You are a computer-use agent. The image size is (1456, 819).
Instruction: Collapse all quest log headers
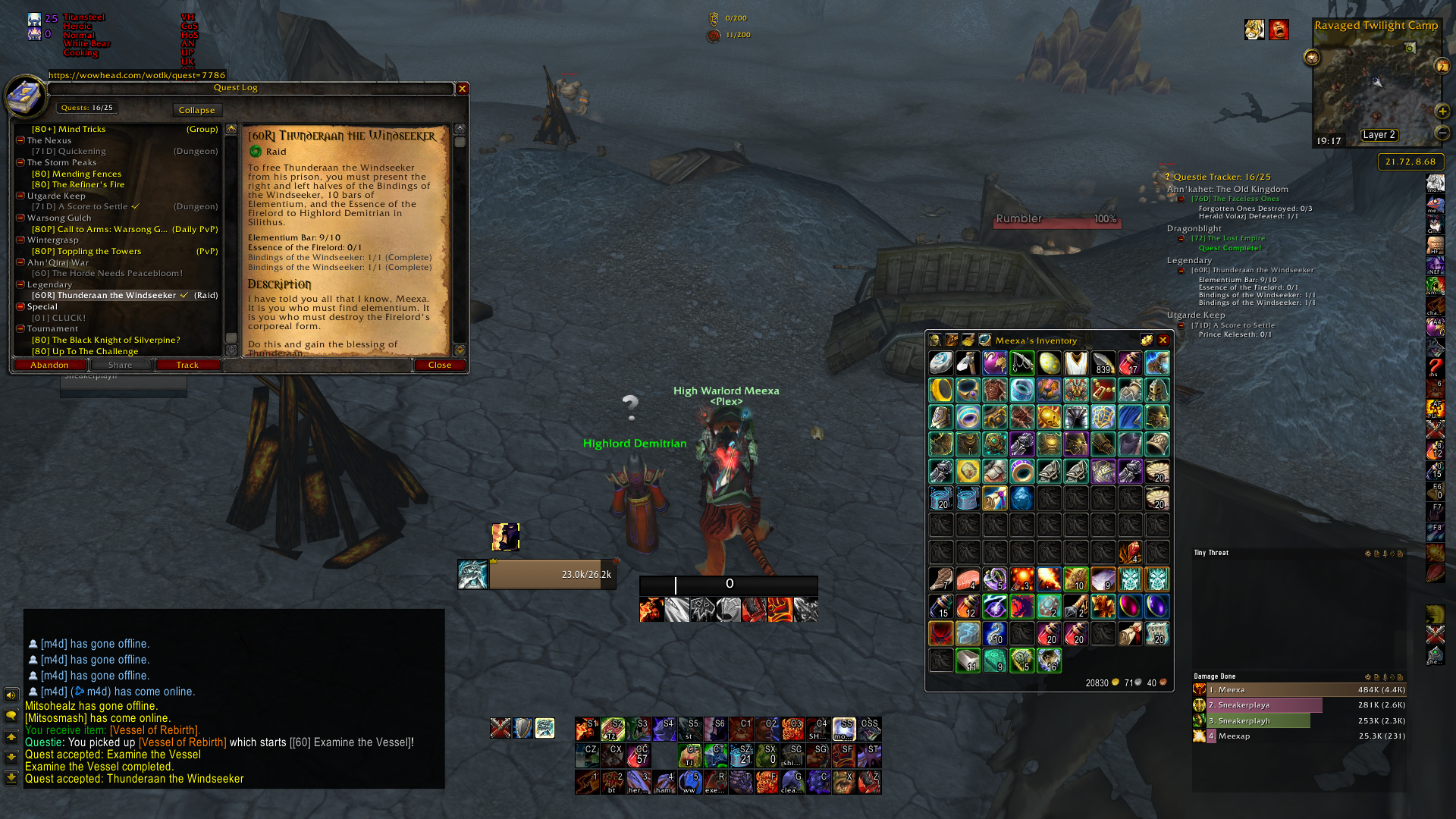tap(196, 110)
